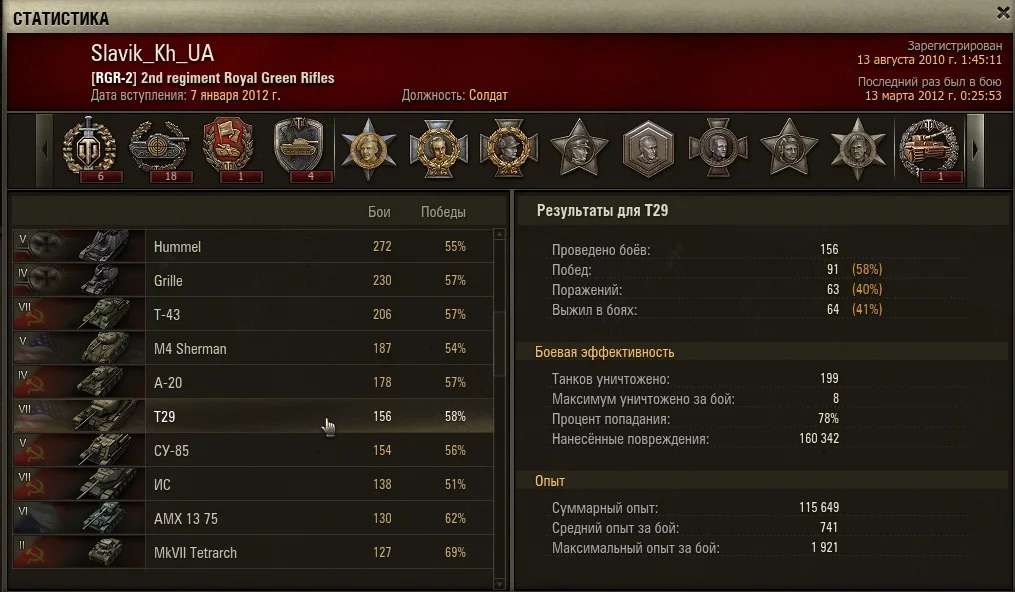This screenshot has width=1015, height=592.
Task: Close the statistics window
Action: (1003, 12)
